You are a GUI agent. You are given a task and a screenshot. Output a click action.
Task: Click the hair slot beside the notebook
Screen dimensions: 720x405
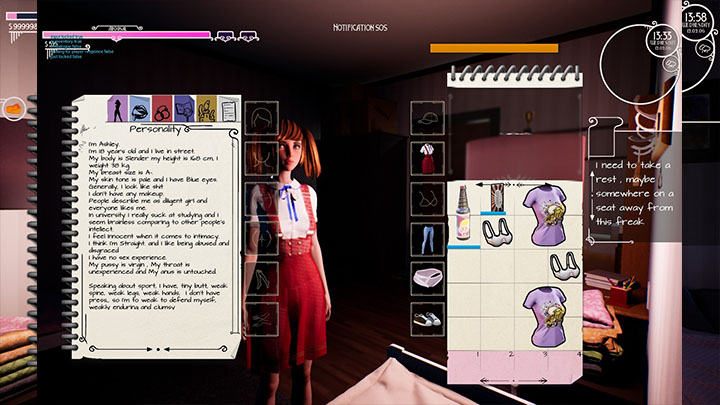[261, 116]
